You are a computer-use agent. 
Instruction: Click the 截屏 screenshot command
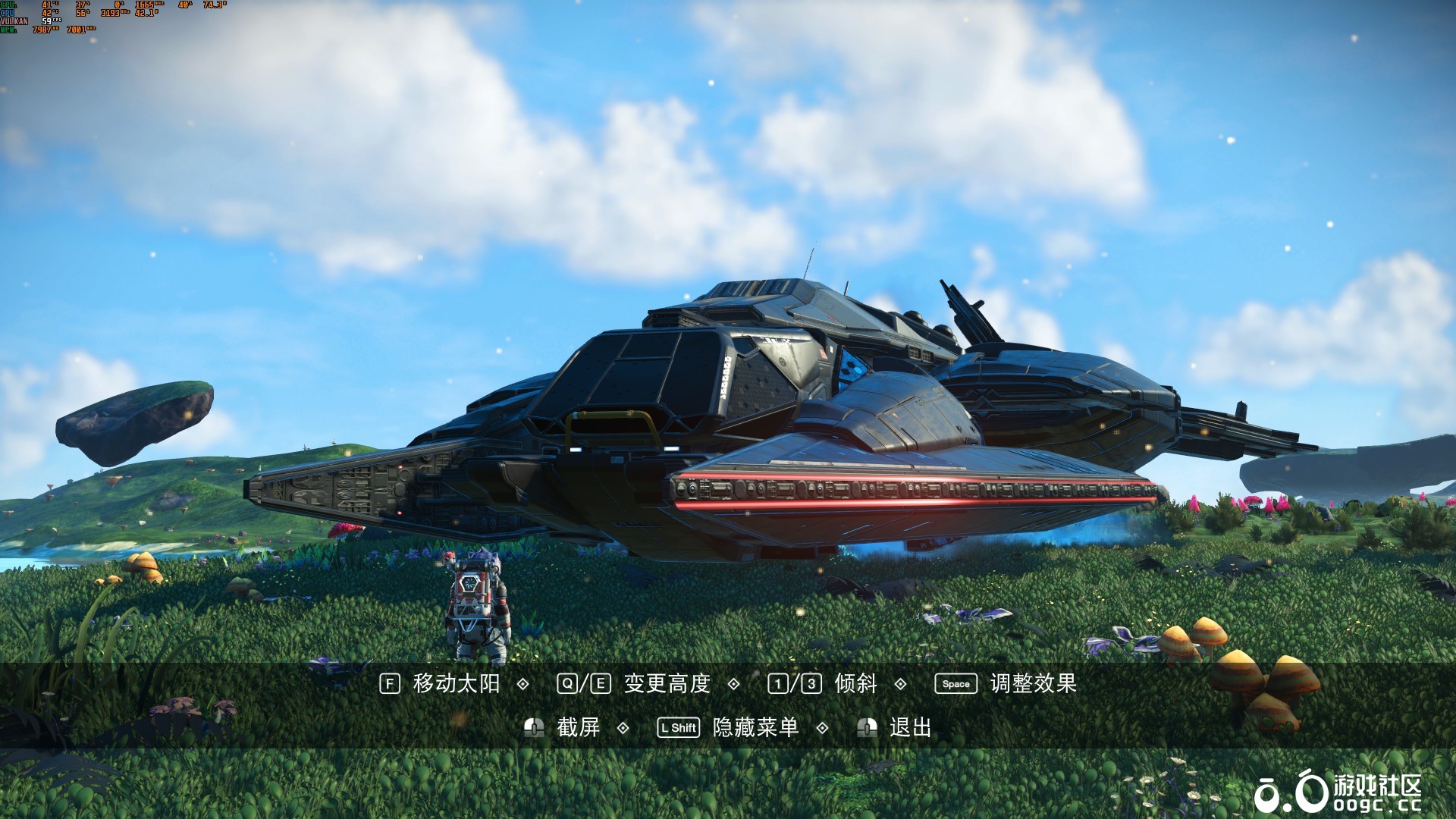(x=576, y=726)
